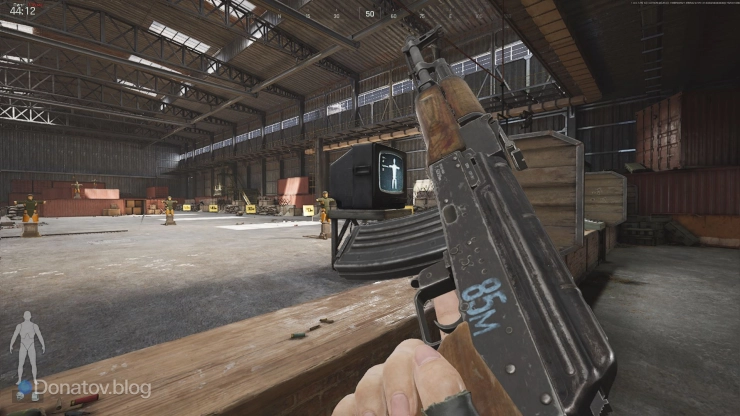Viewport: 740px width, 416px height.
Task: Click the body stance silhouette icon
Action: (26, 344)
